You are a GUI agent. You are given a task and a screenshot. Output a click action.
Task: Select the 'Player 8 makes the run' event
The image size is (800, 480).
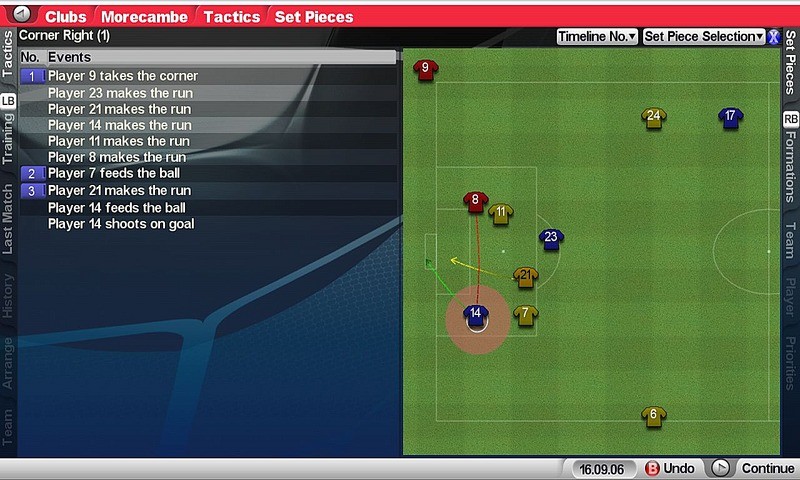pos(116,157)
